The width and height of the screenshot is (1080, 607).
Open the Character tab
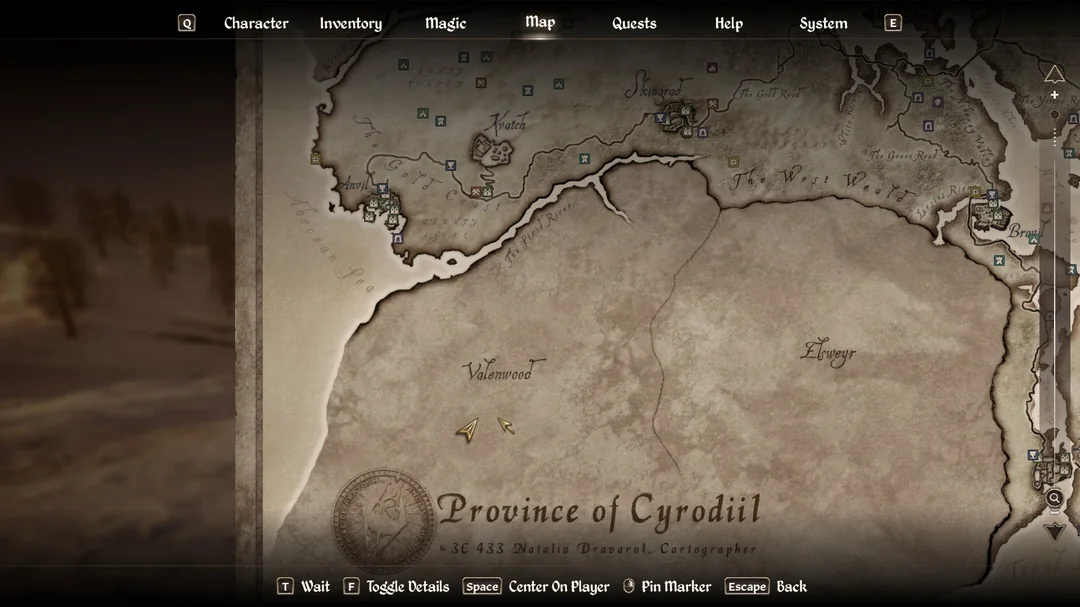256,23
